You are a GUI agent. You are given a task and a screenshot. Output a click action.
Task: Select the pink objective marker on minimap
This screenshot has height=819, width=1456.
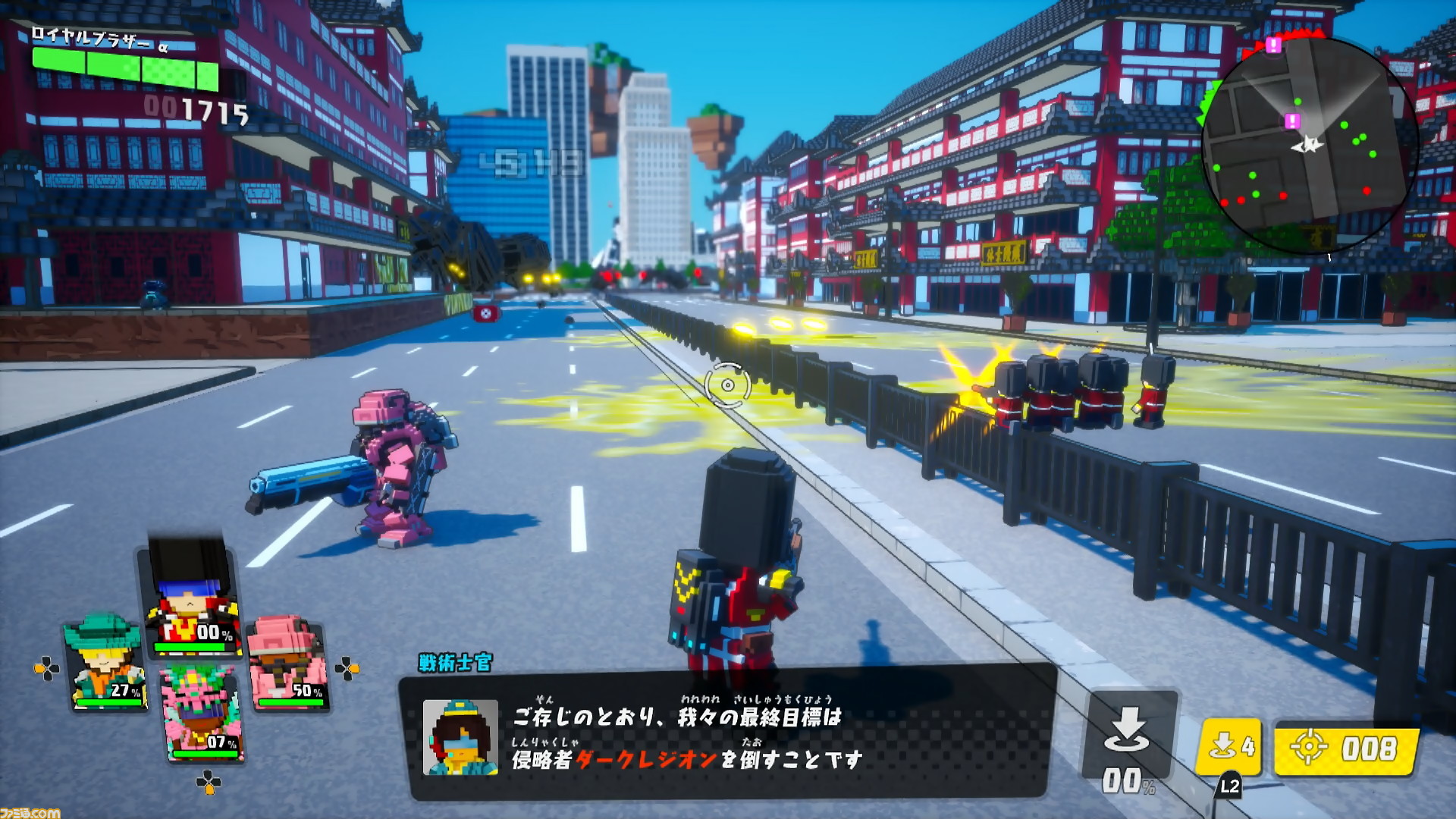tap(1293, 121)
